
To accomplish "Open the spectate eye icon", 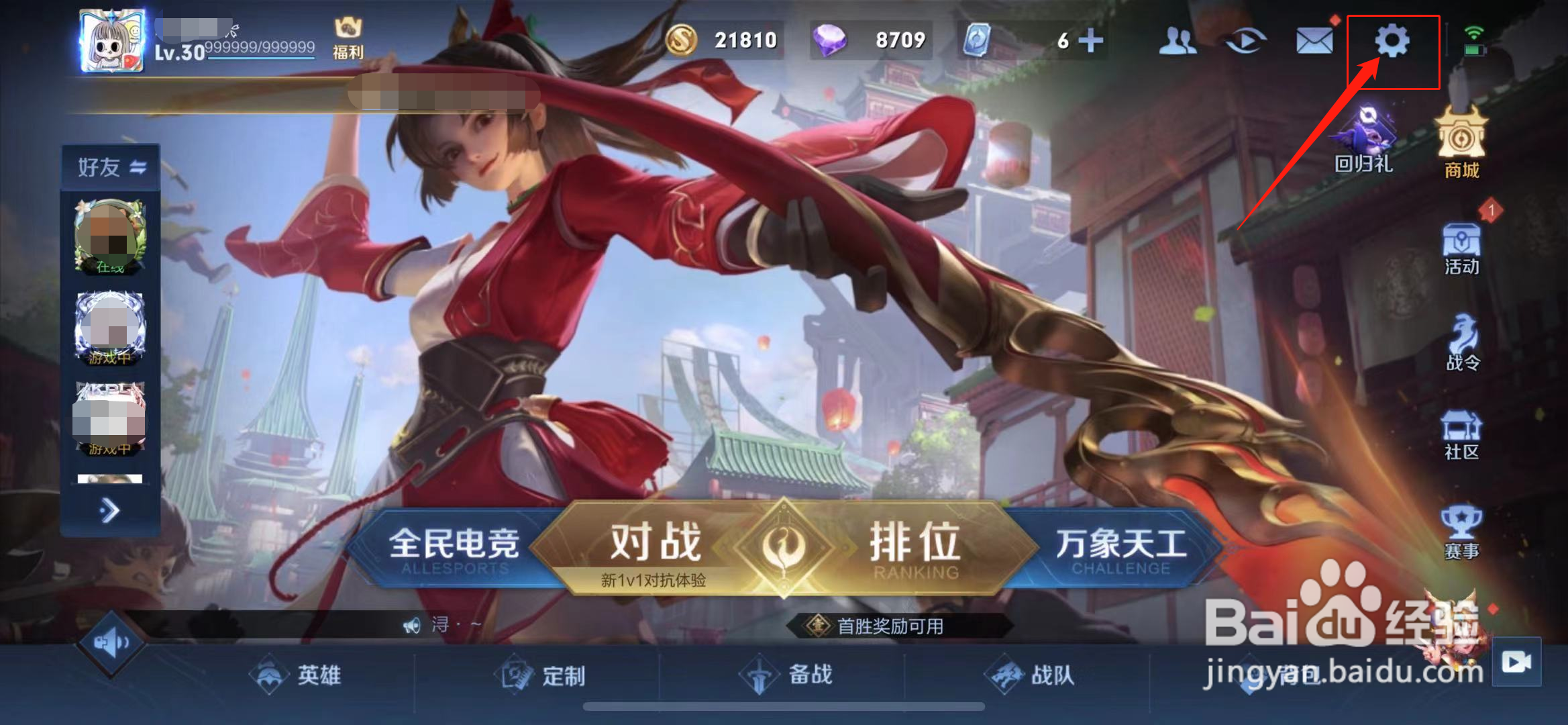I will (x=1245, y=42).
